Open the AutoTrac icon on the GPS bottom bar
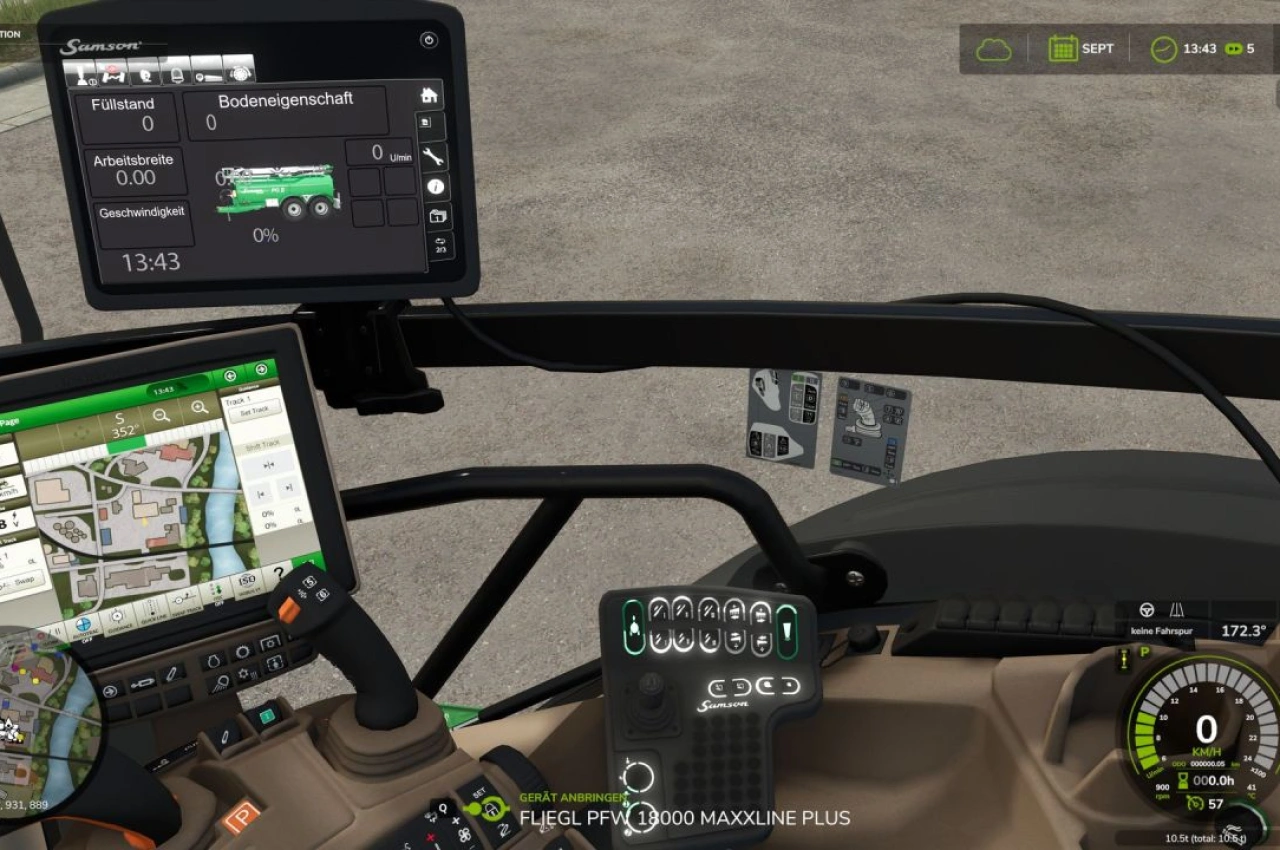1280x850 pixels. (84, 623)
